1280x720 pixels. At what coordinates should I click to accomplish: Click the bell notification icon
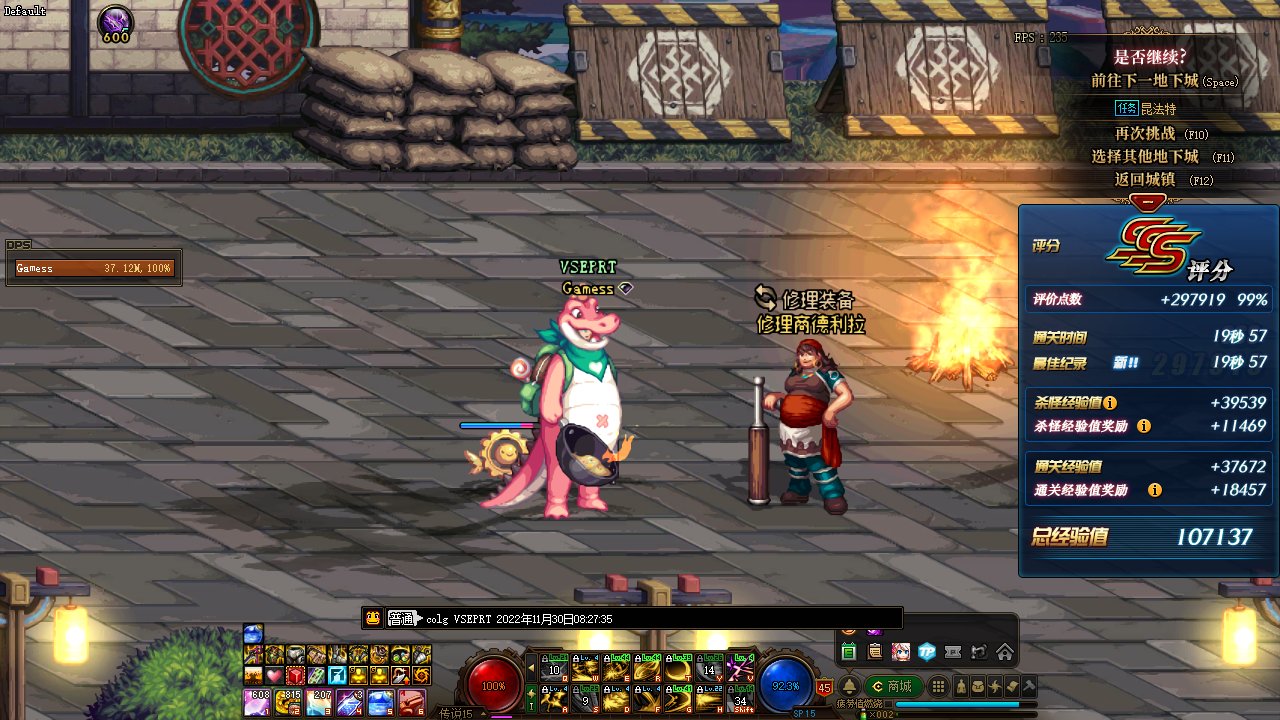(x=848, y=686)
